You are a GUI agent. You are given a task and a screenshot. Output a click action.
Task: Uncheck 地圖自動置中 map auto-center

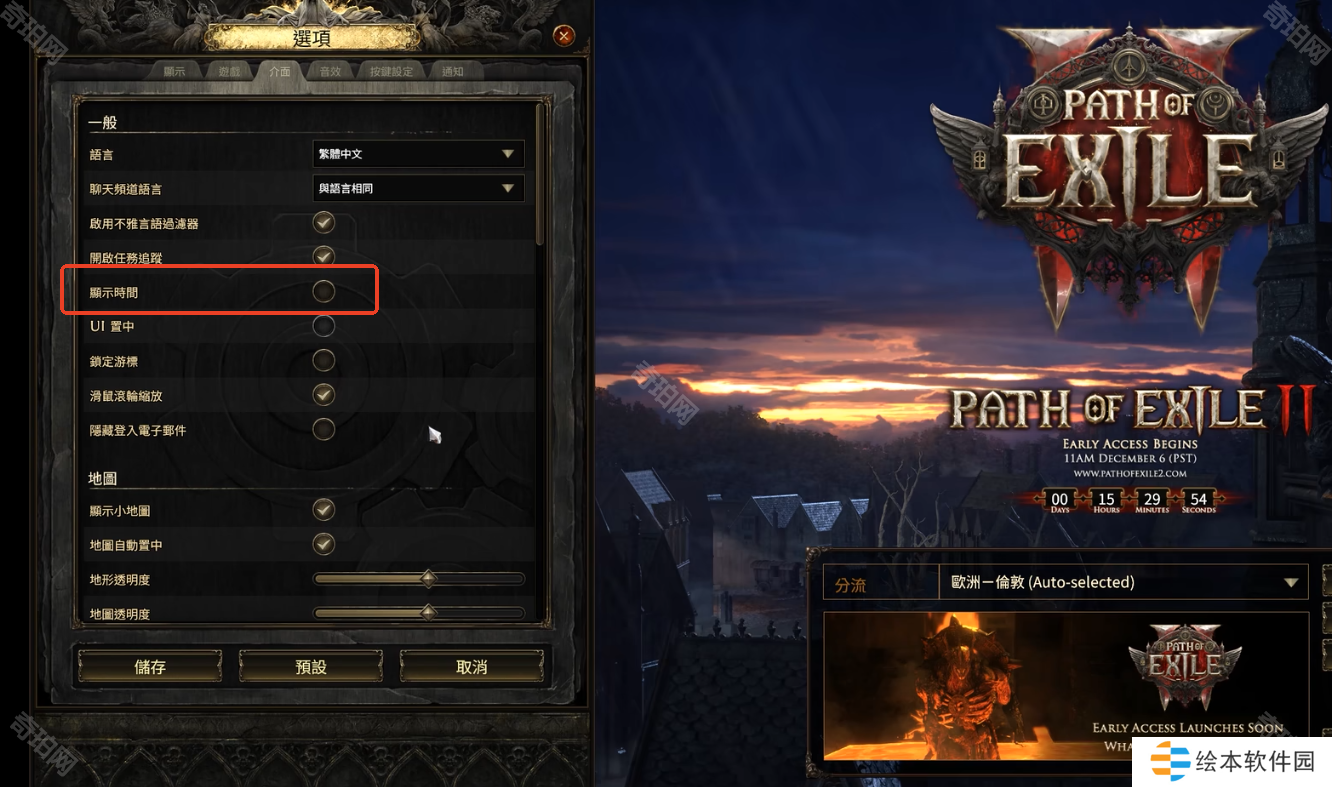pos(323,544)
